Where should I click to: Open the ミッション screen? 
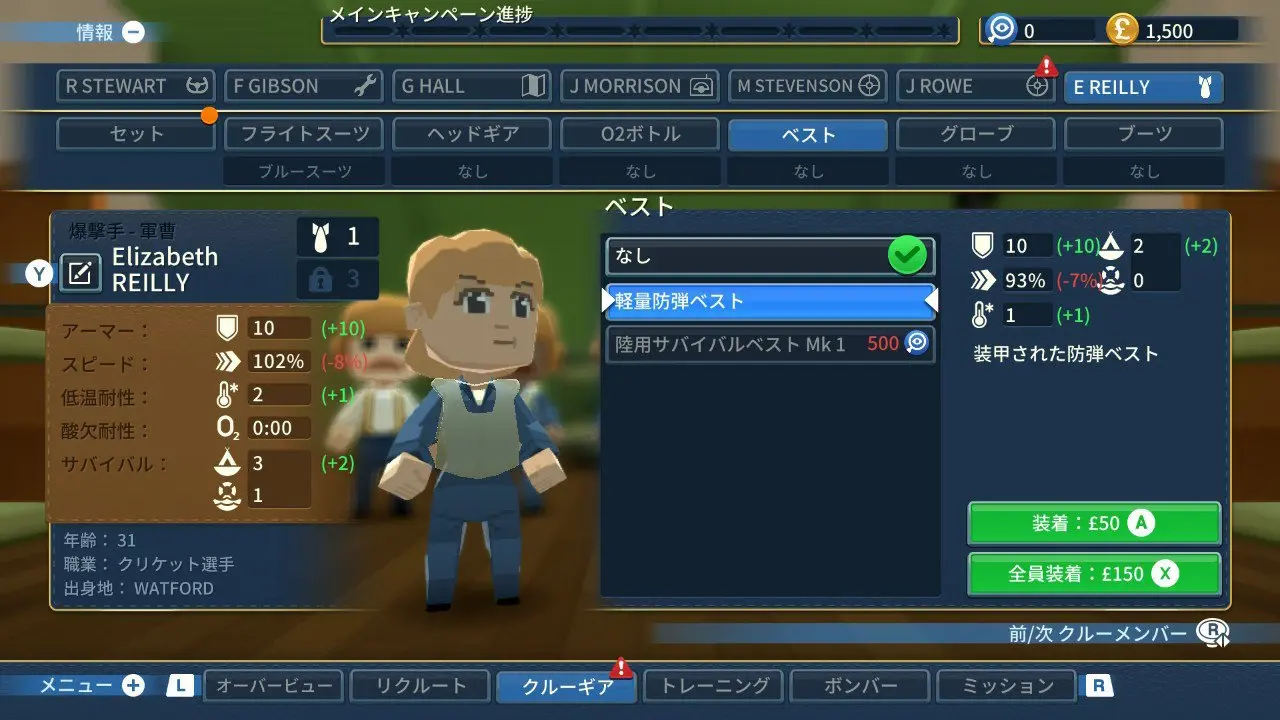click(1007, 686)
